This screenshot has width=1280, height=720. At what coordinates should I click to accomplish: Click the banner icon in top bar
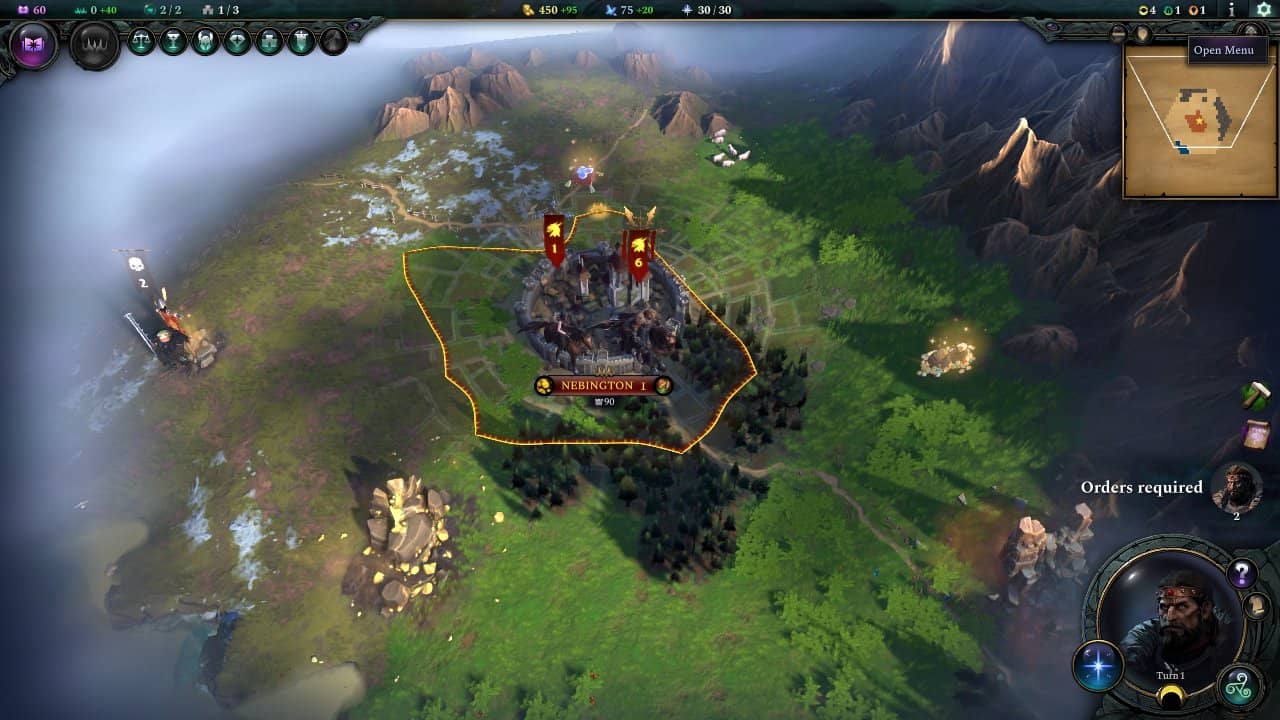(302, 41)
